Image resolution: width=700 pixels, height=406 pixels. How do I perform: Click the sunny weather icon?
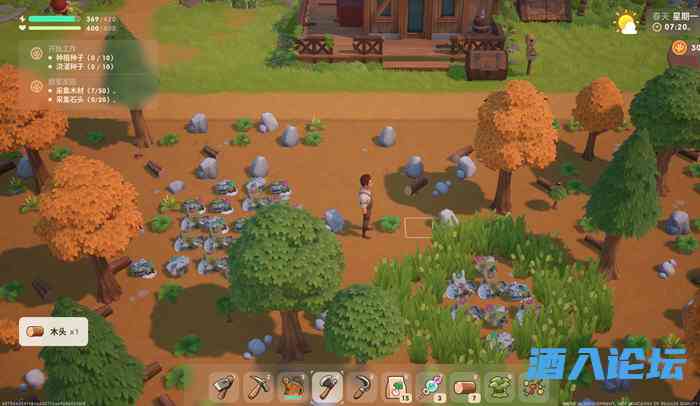(x=628, y=22)
